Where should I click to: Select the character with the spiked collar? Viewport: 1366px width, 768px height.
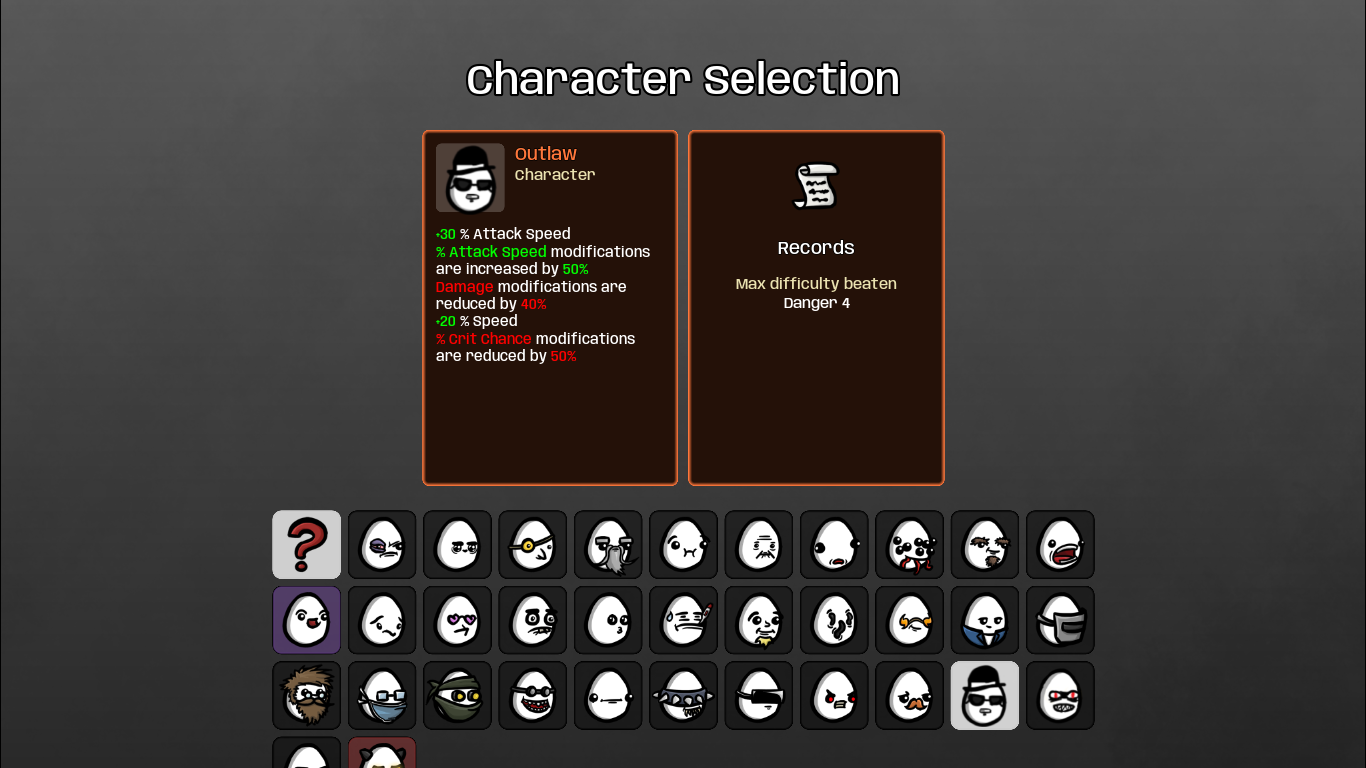coord(683,695)
